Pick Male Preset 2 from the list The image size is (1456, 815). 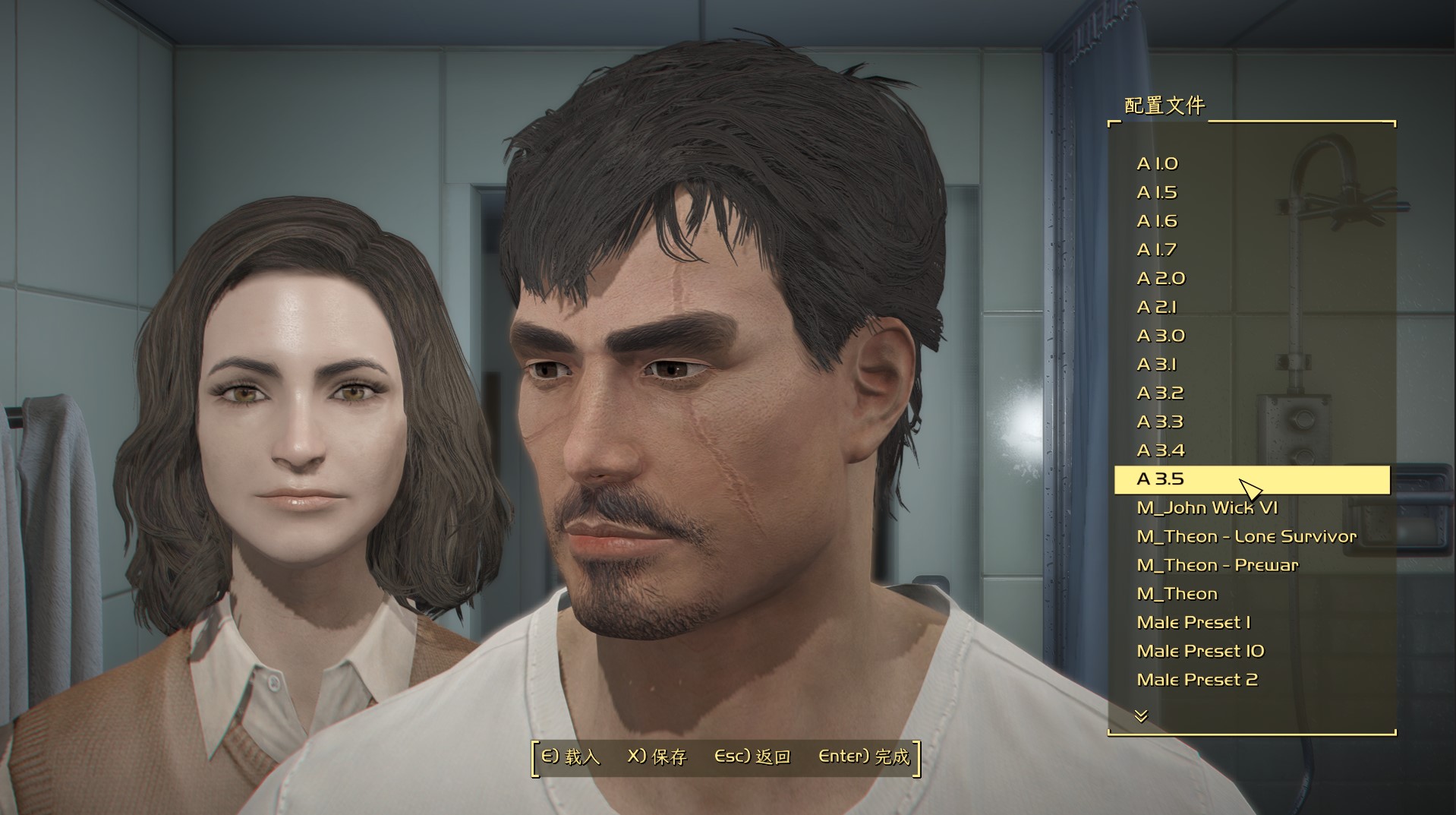coord(1197,680)
